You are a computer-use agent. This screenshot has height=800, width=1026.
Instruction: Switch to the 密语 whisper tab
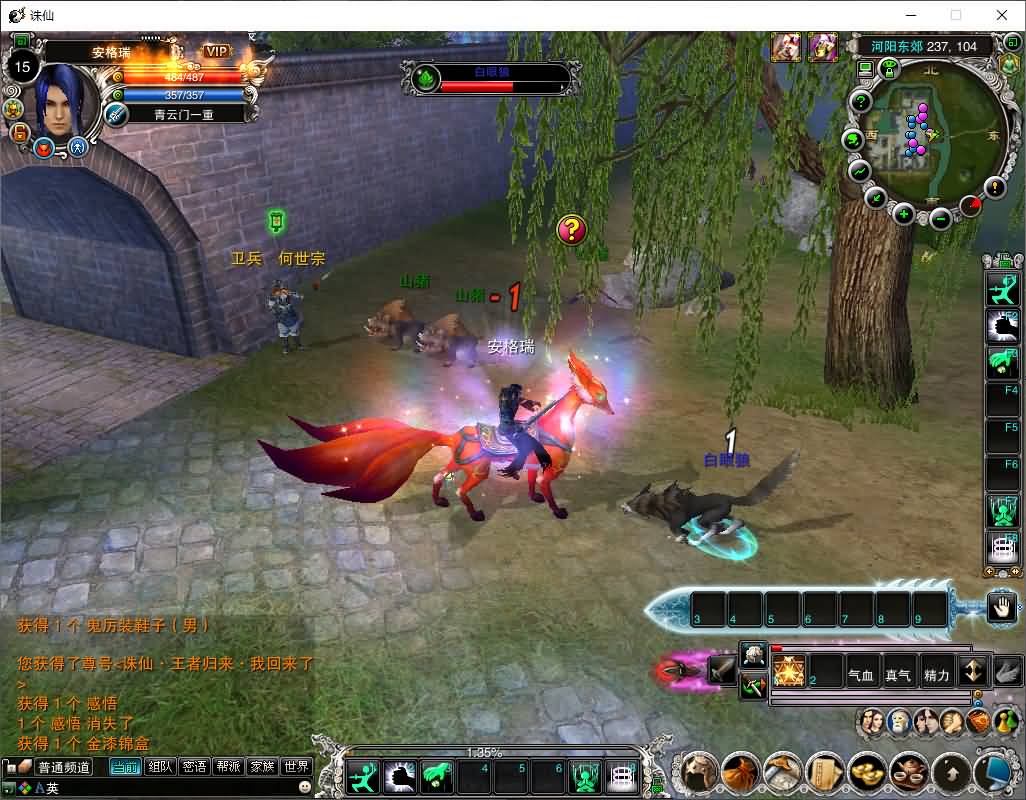pos(194,767)
